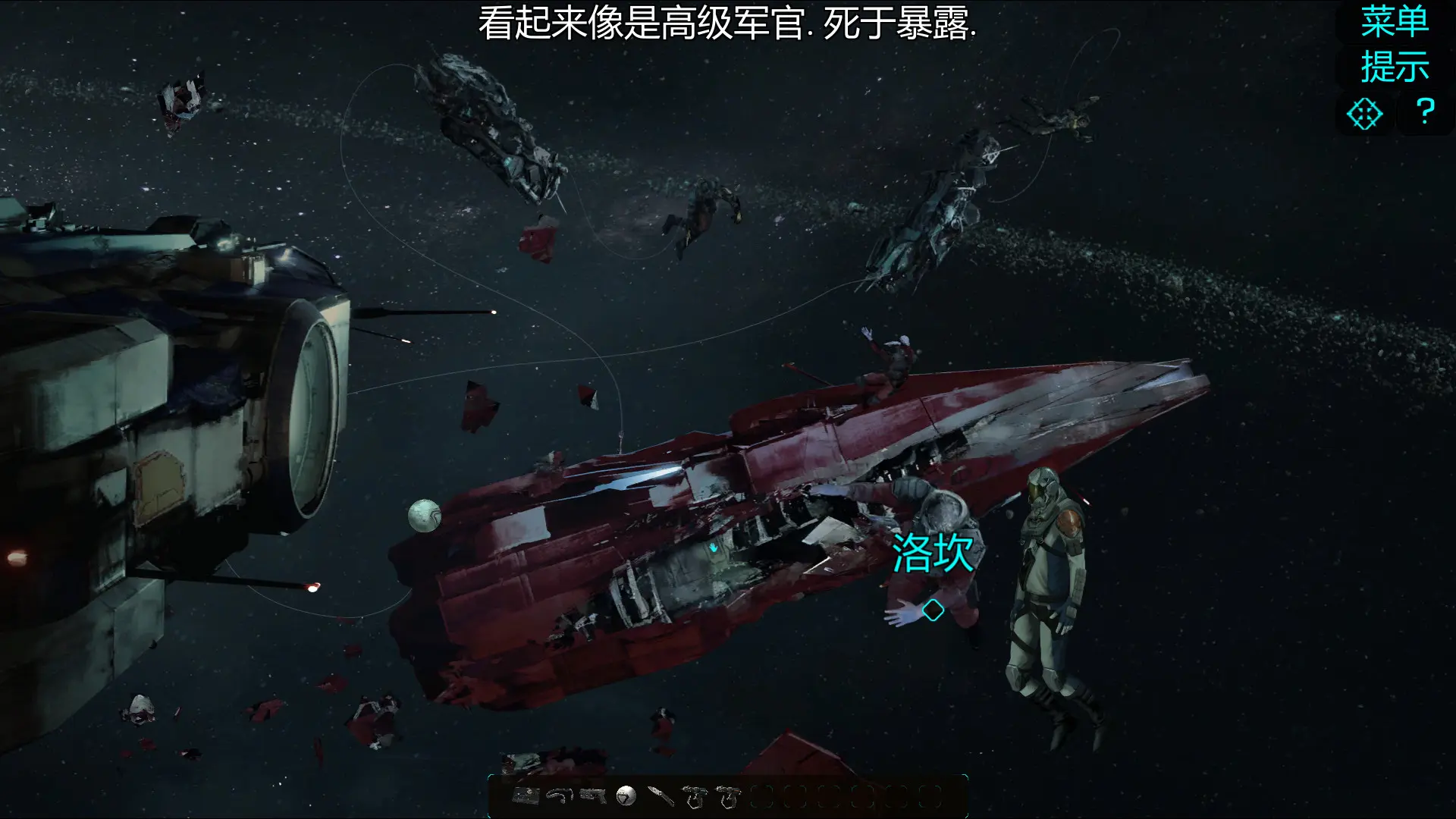This screenshot has width=1456, height=819.
Task: Select the curved hose tool in inventory
Action: click(x=559, y=795)
